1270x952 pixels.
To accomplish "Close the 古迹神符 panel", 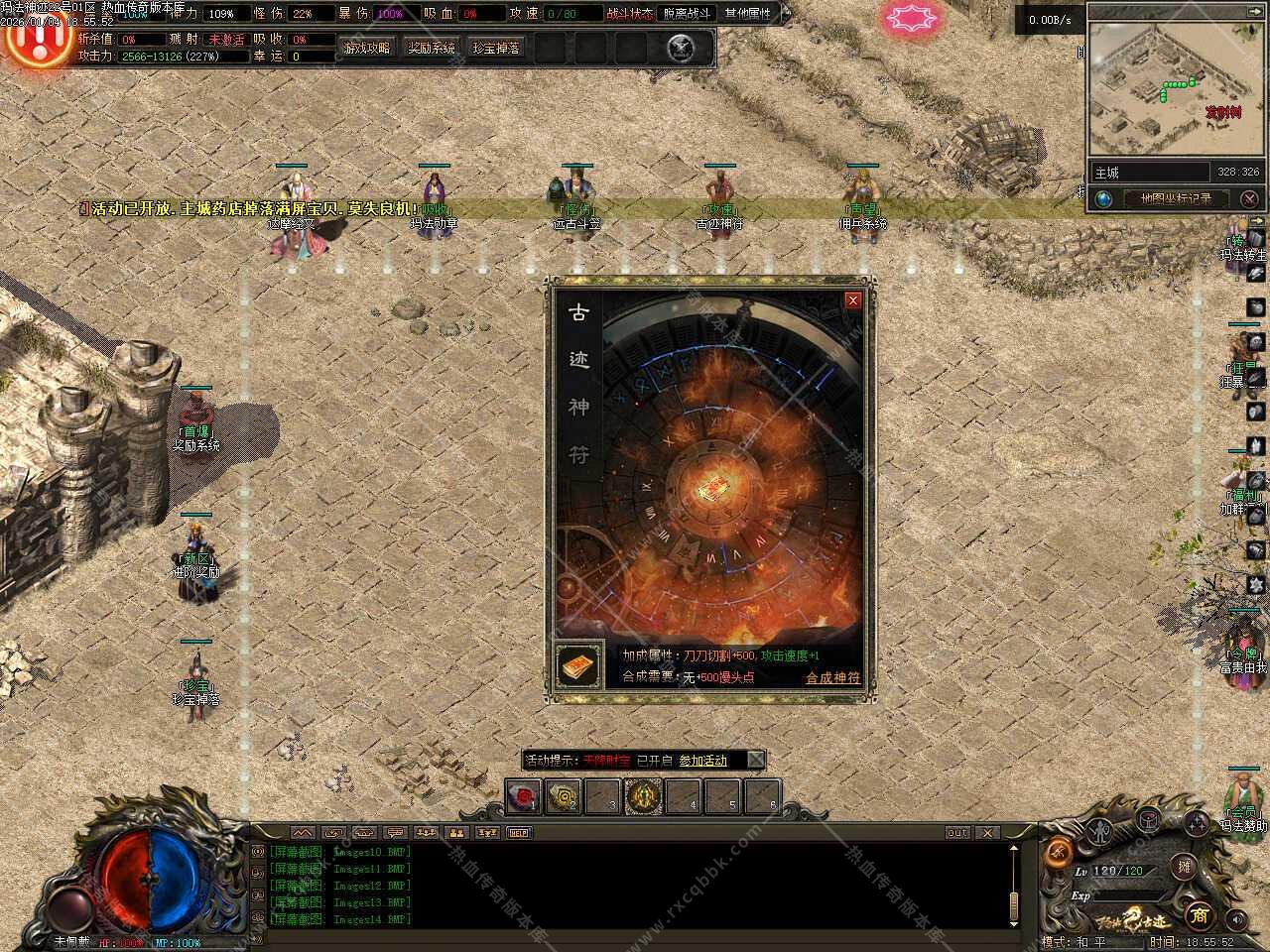I will click(852, 300).
